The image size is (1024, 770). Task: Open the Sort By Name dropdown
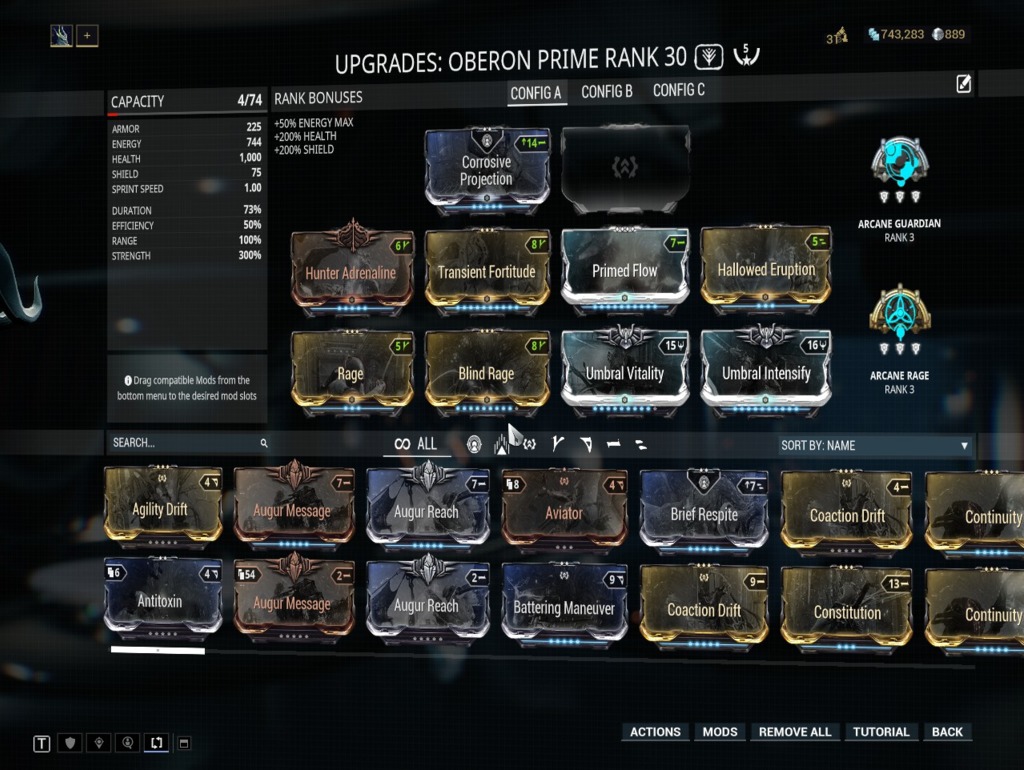874,445
